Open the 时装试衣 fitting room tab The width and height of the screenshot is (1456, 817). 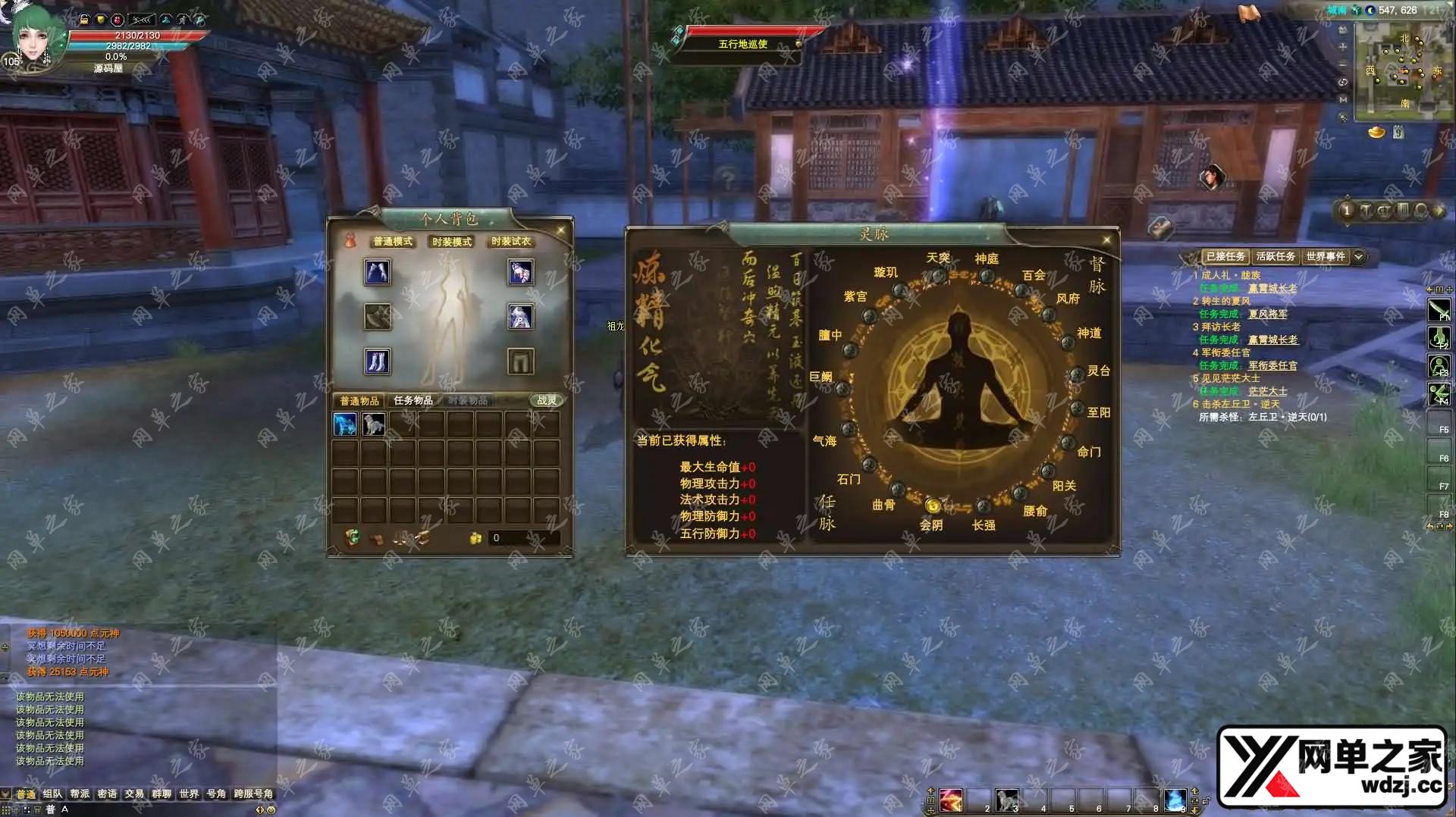click(x=511, y=242)
